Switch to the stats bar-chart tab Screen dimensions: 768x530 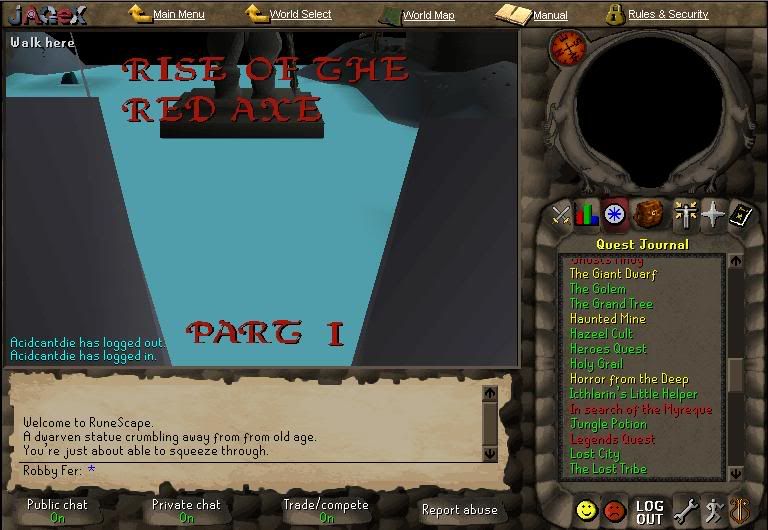click(587, 214)
